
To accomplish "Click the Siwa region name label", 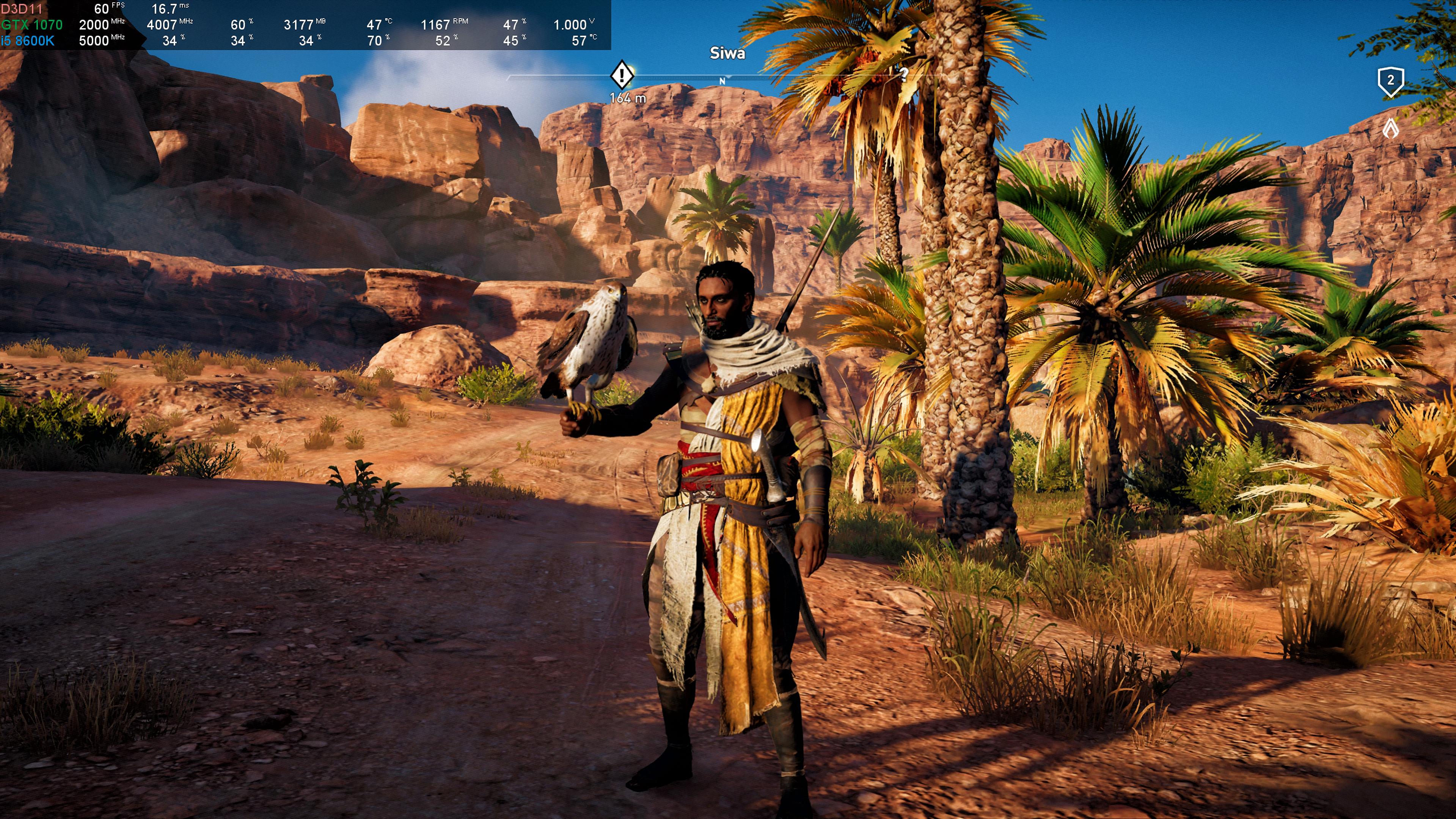I will [x=727, y=54].
